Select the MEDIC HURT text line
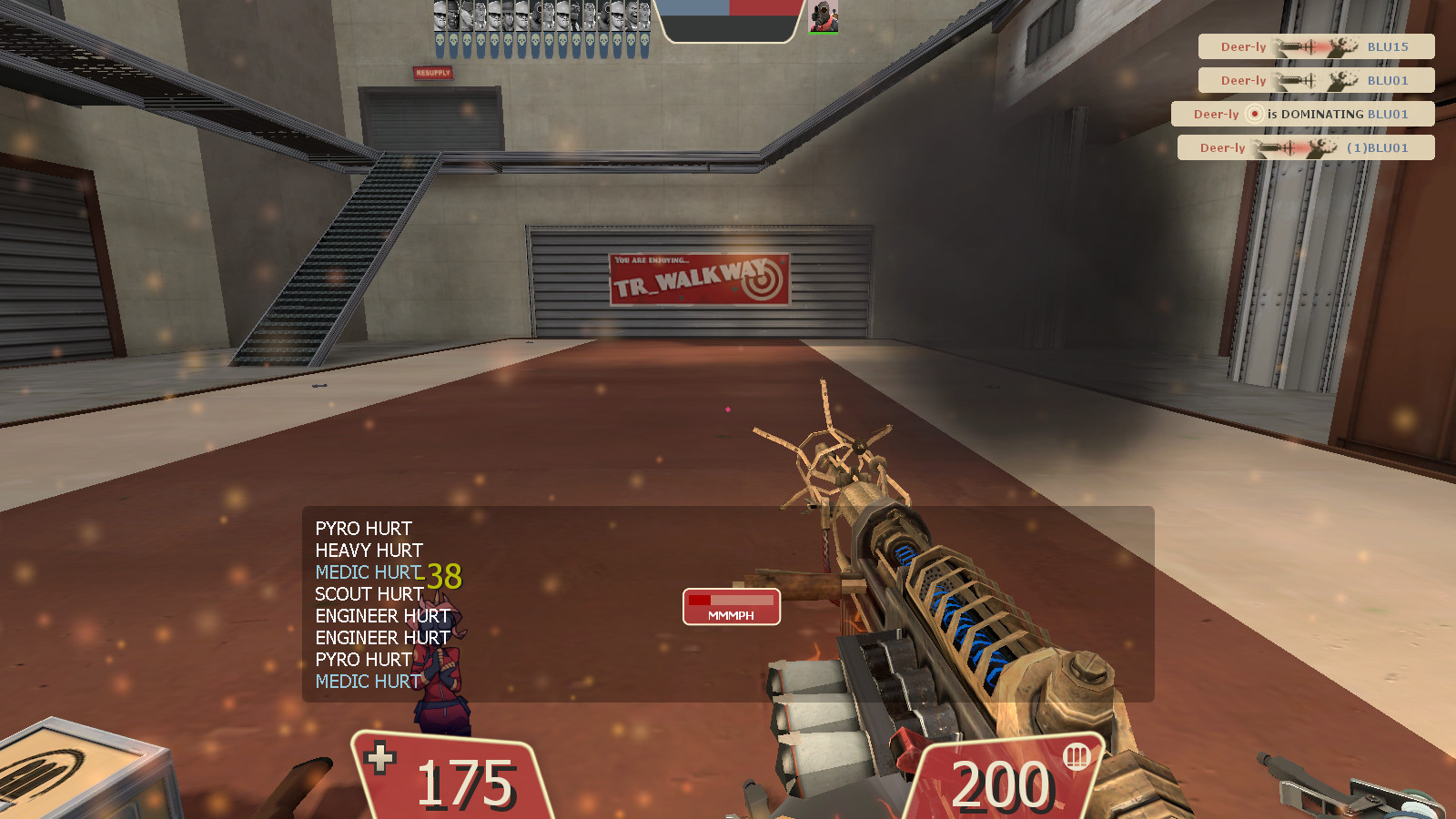The image size is (1456, 819). (366, 571)
